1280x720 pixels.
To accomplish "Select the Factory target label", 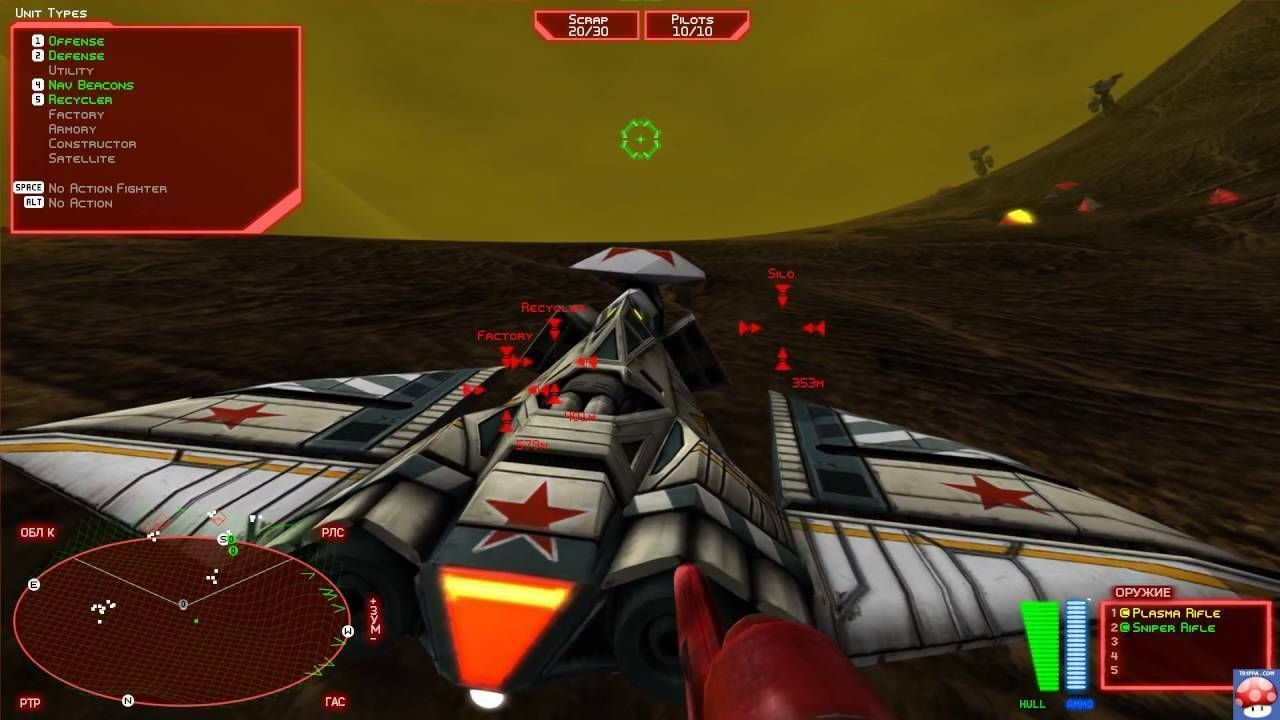I will tap(504, 336).
